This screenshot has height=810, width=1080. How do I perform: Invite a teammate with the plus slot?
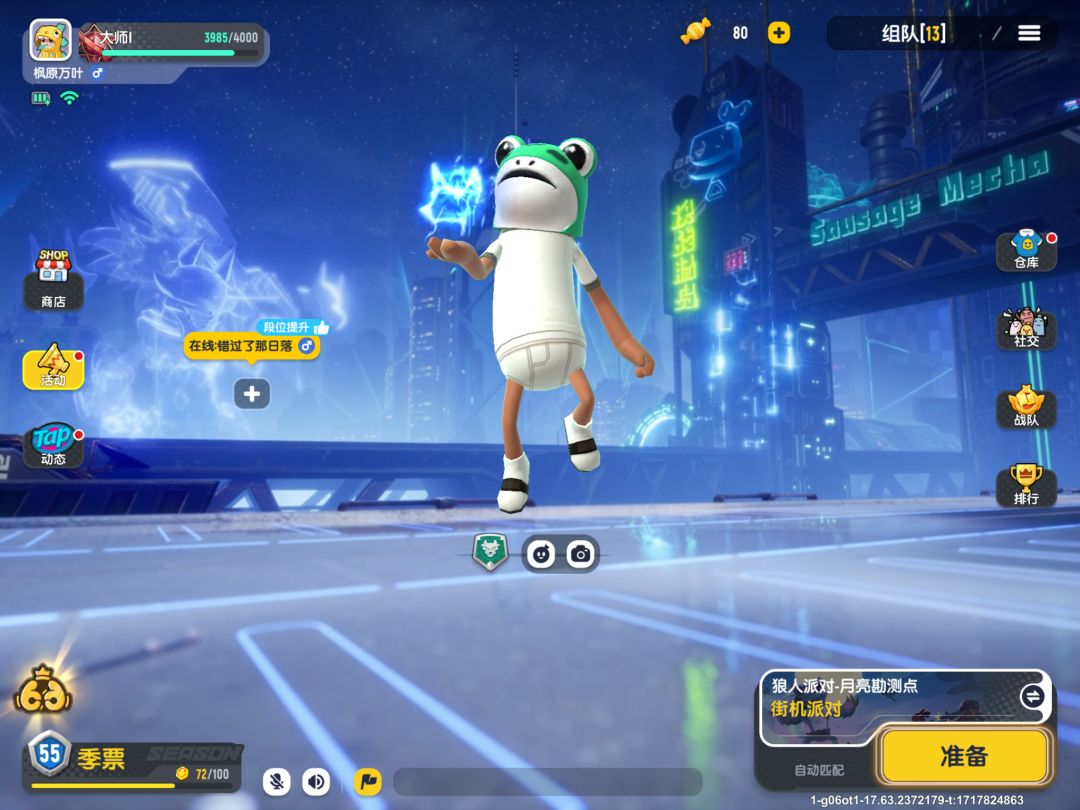(252, 394)
